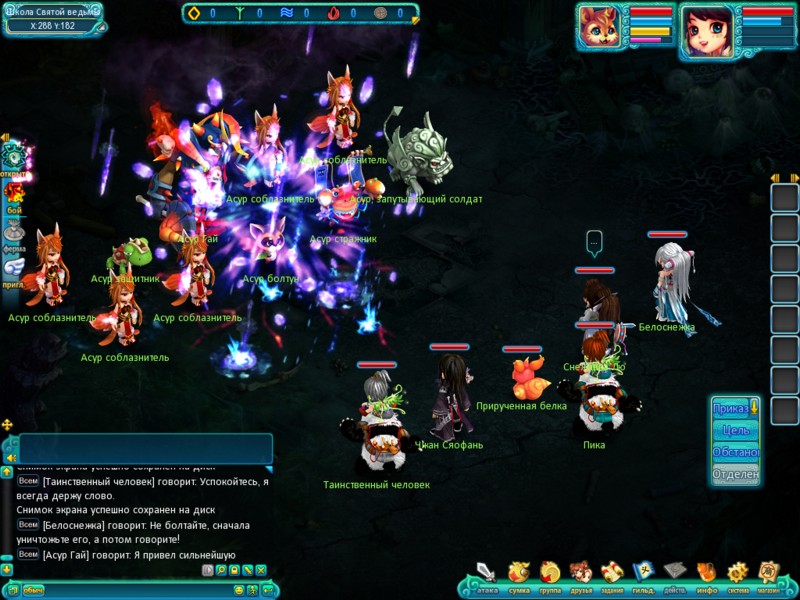Choose the Цель target button
This screenshot has width=800, height=600.
coord(733,430)
